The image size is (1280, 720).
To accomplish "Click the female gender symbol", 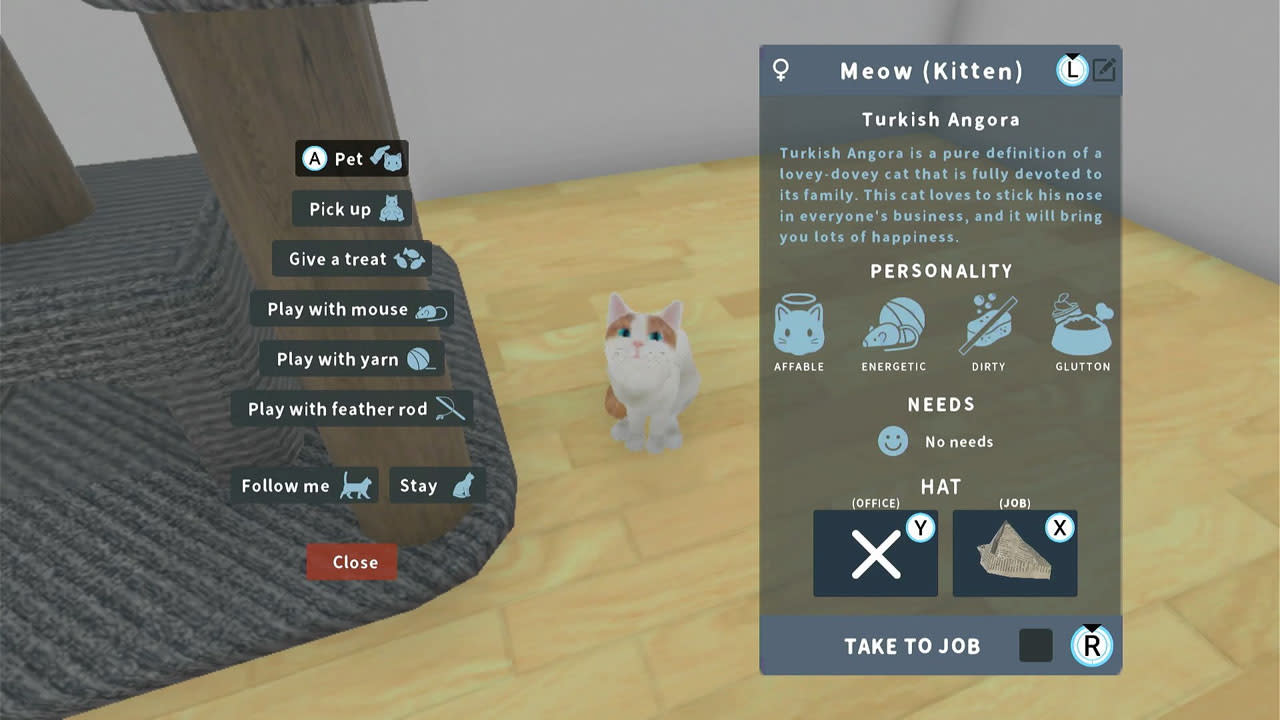I will pyautogui.click(x=782, y=70).
